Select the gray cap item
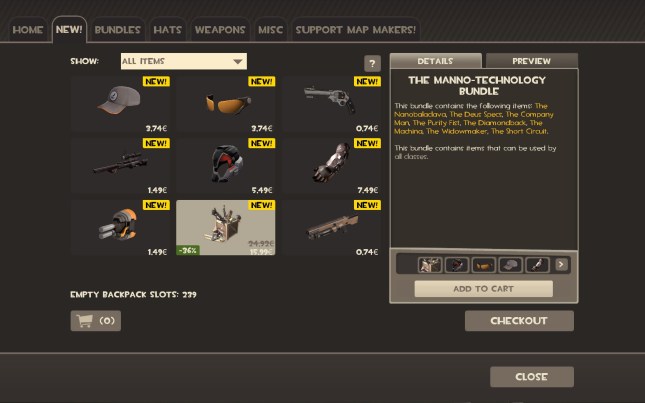The image size is (645, 403). click(x=122, y=104)
